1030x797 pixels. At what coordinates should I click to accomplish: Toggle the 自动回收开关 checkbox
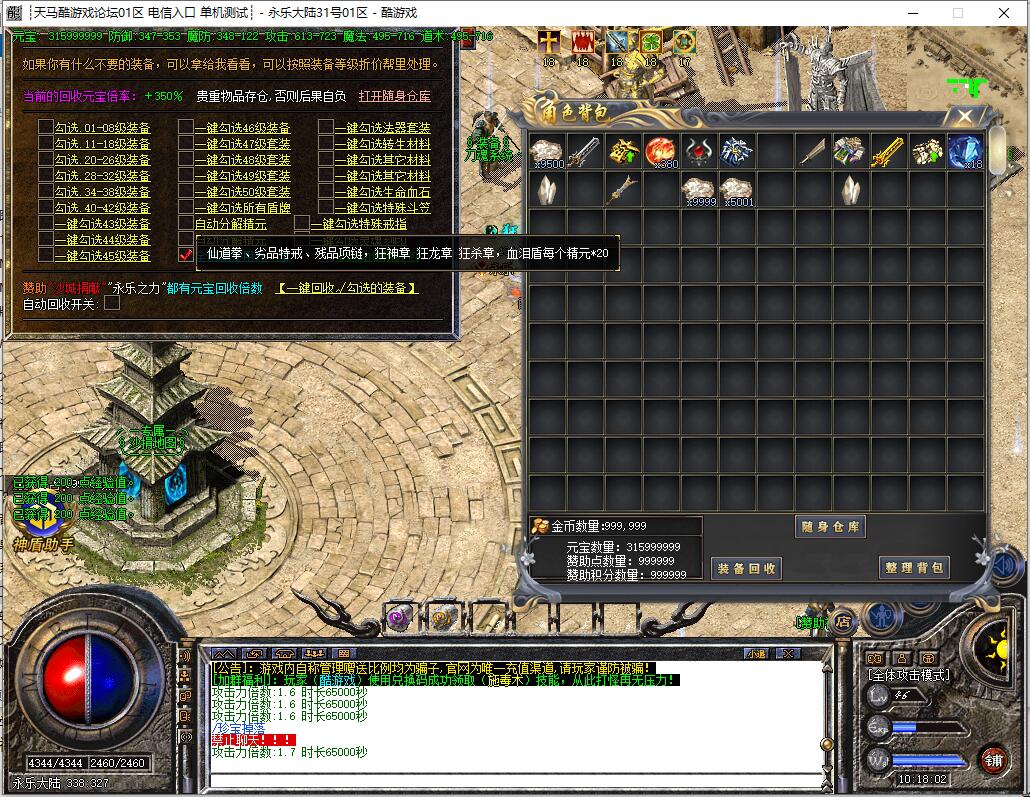pos(112,303)
